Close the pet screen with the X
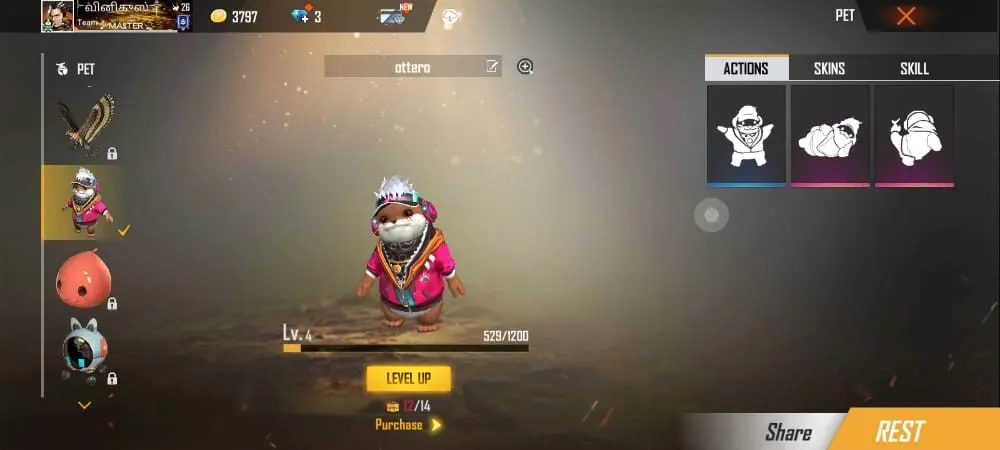Screen dimensions: 1000x450 [906, 16]
